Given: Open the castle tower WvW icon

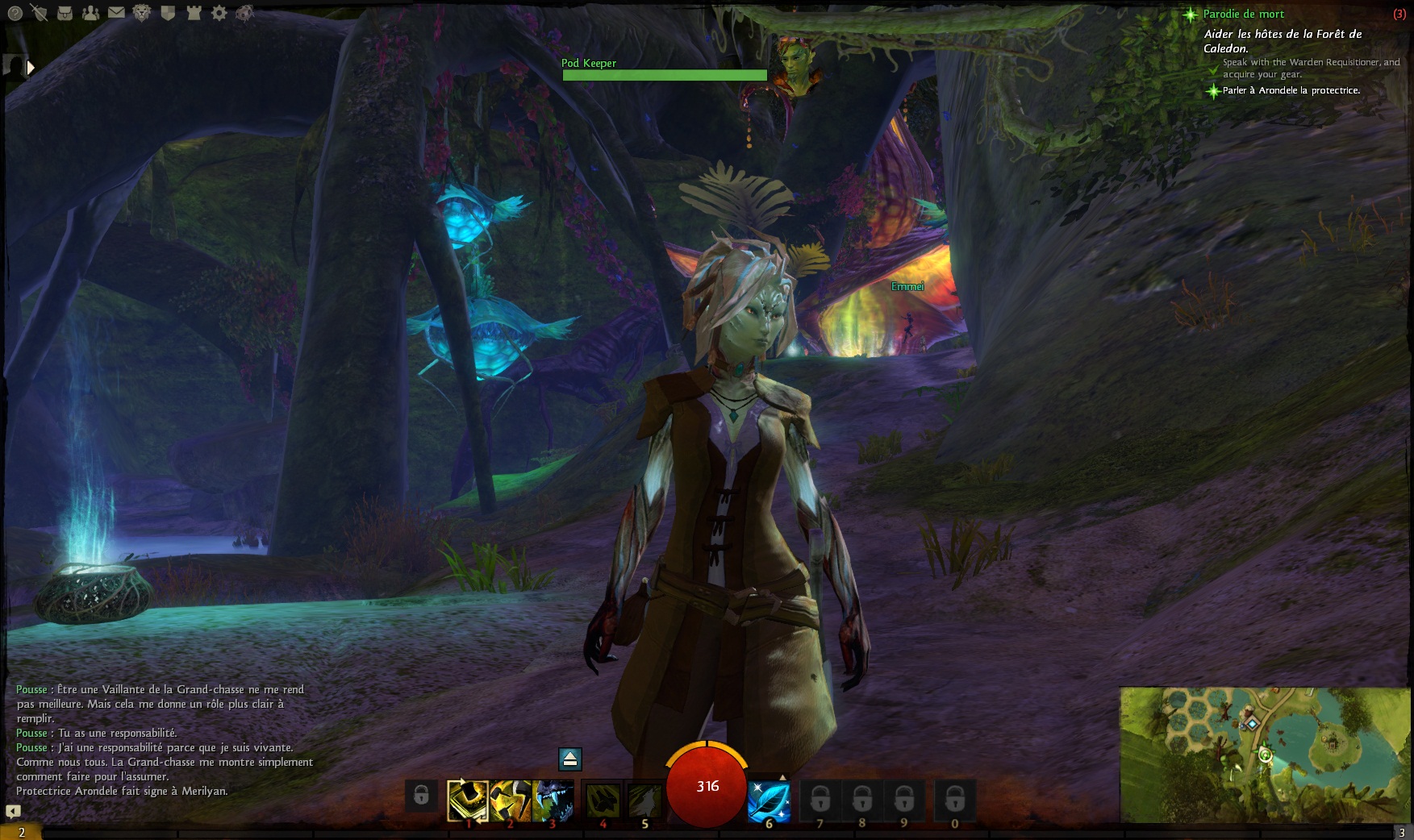Looking at the screenshot, I should [x=193, y=13].
